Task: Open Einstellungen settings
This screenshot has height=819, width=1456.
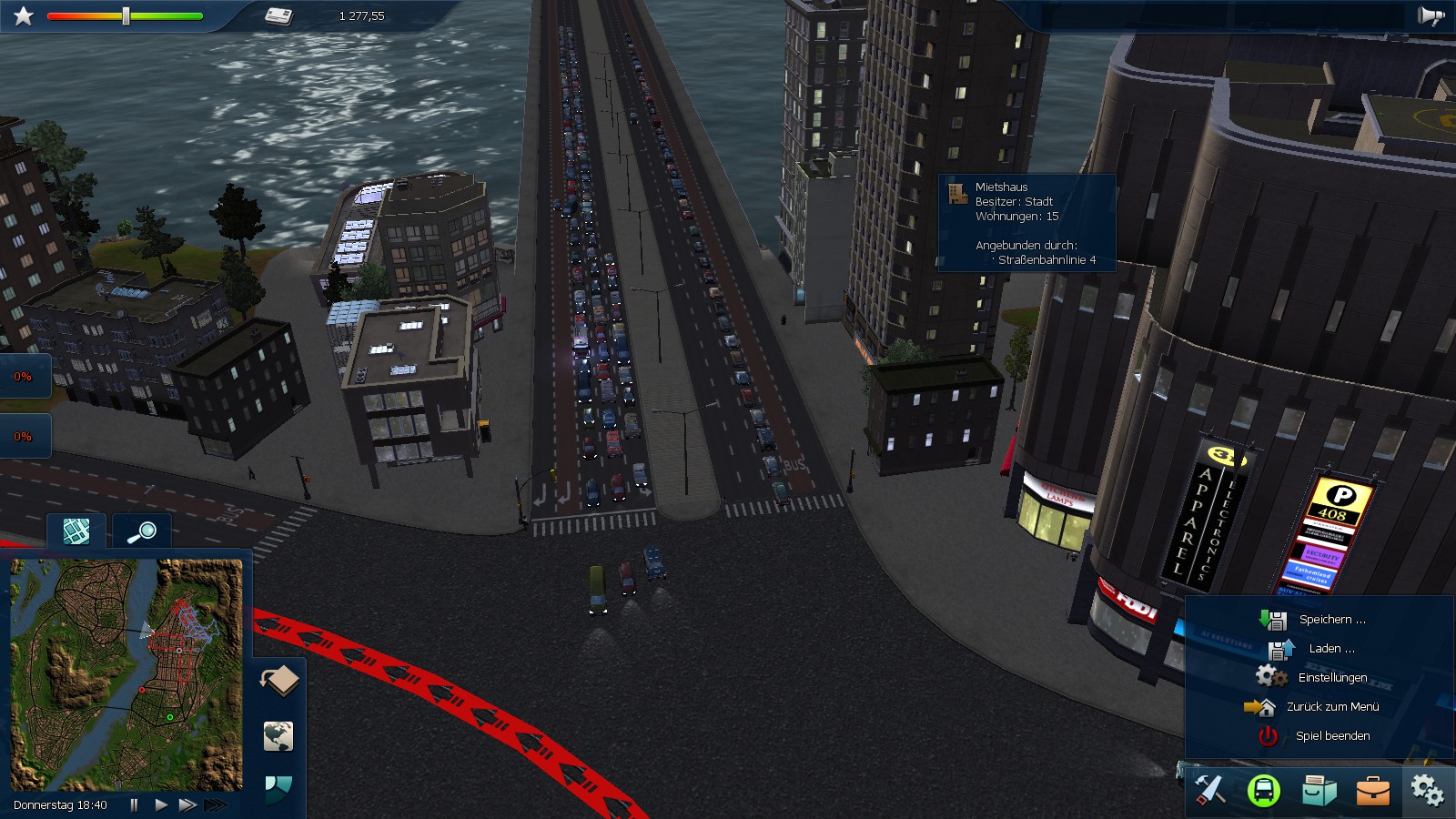Action: (1331, 678)
